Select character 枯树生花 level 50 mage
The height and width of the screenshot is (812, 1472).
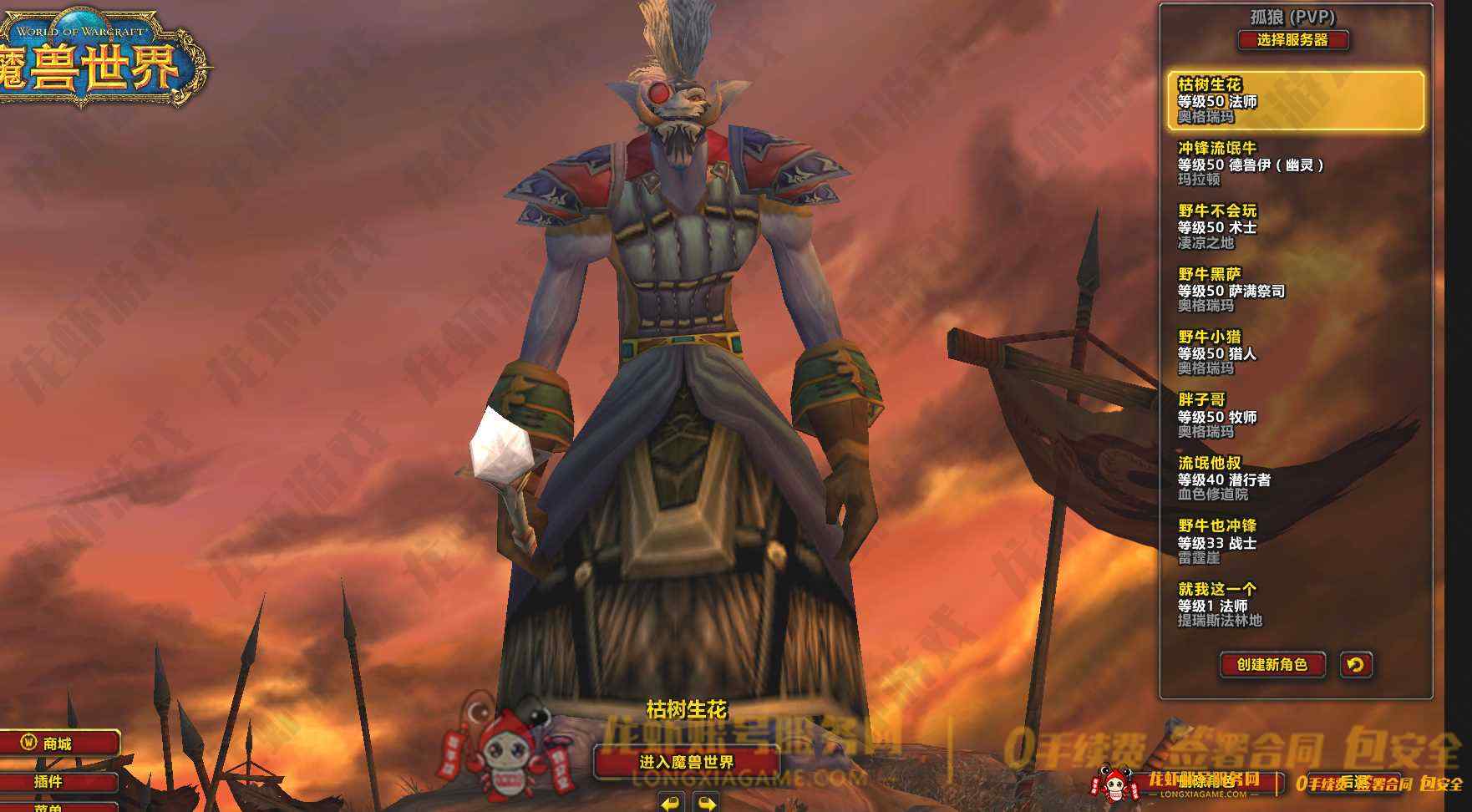[1295, 100]
